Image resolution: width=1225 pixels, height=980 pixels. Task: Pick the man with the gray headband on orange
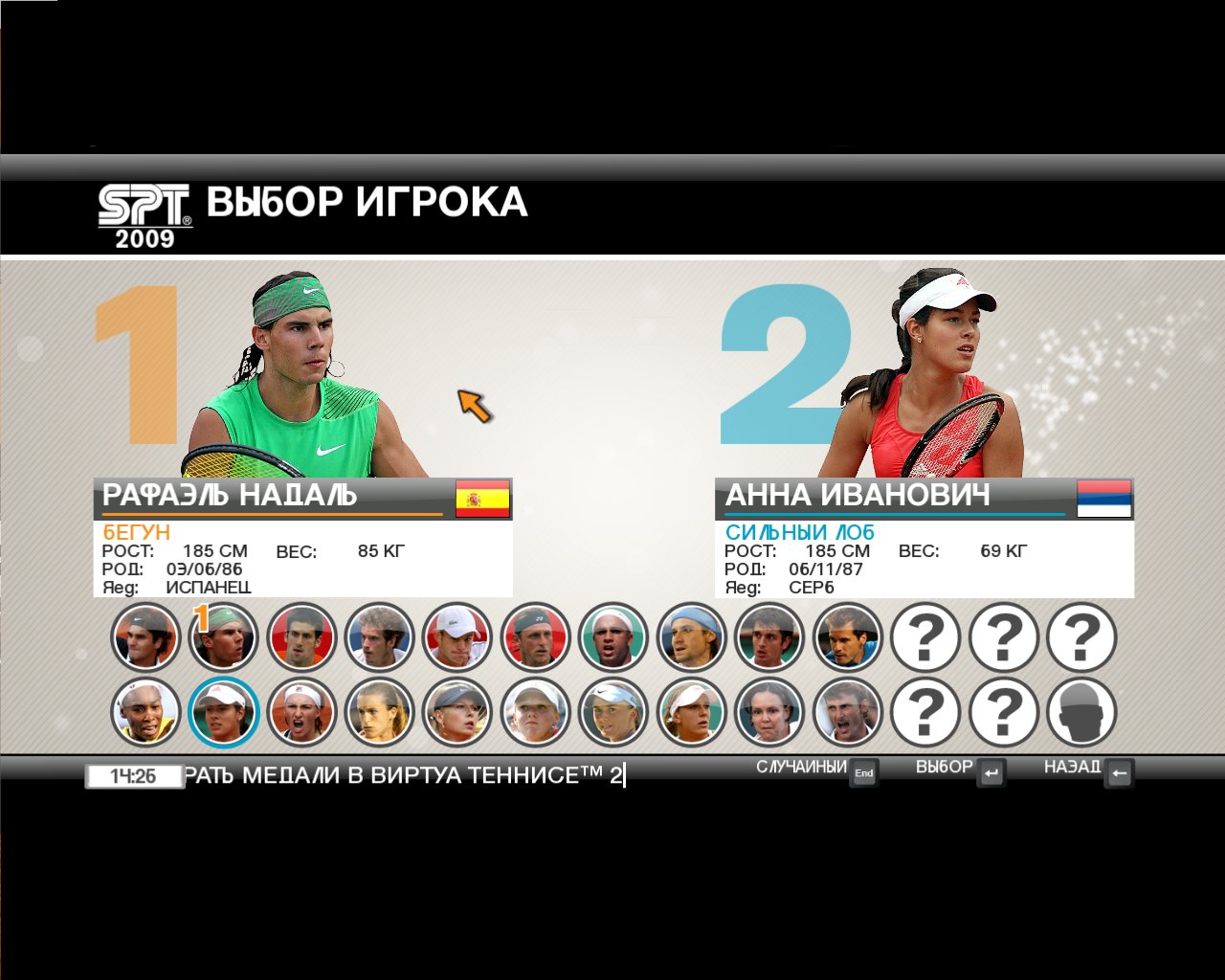(145, 636)
